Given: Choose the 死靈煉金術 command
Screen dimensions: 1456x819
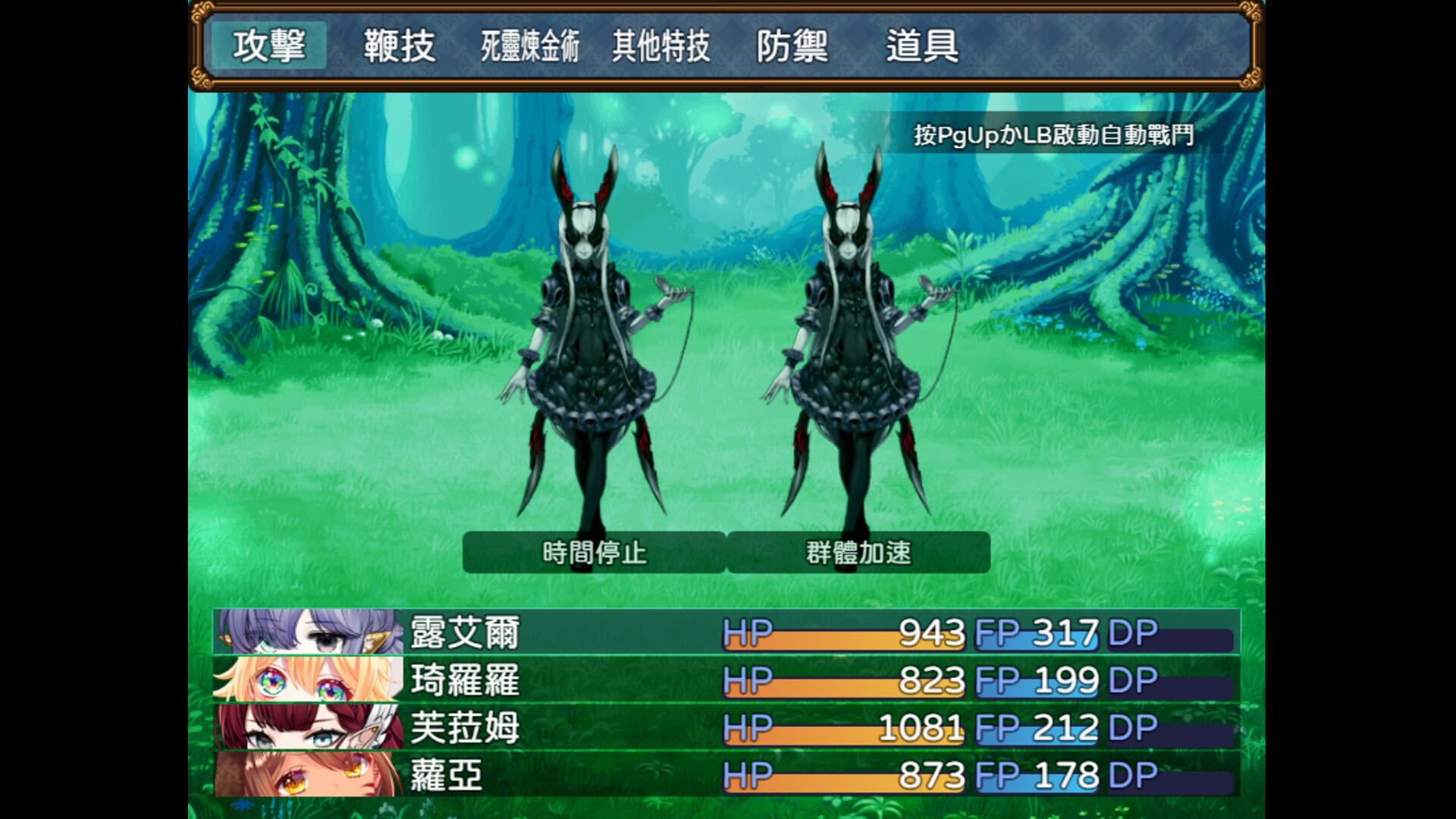Looking at the screenshot, I should (x=530, y=46).
